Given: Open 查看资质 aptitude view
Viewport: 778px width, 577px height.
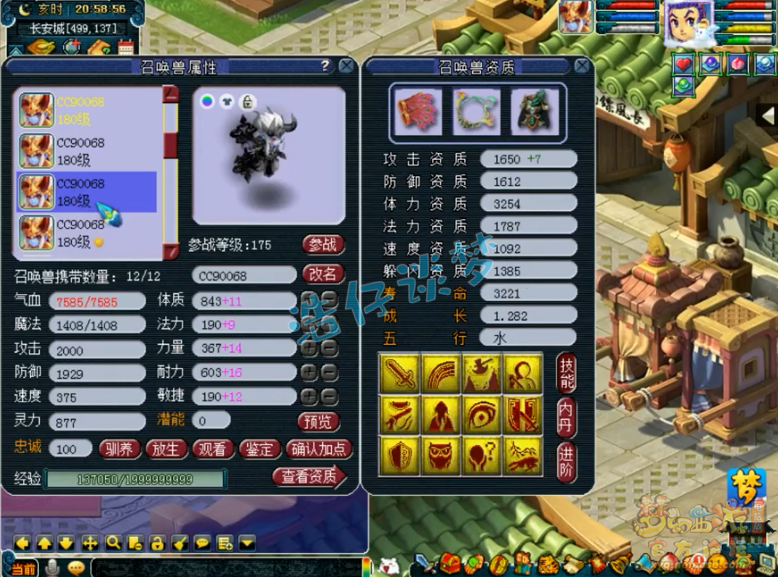Looking at the screenshot, I should [x=308, y=477].
